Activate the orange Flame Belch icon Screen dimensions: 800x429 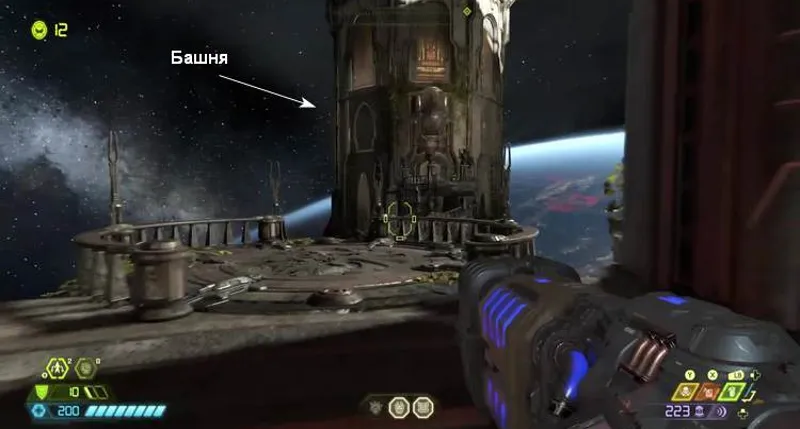tap(710, 392)
